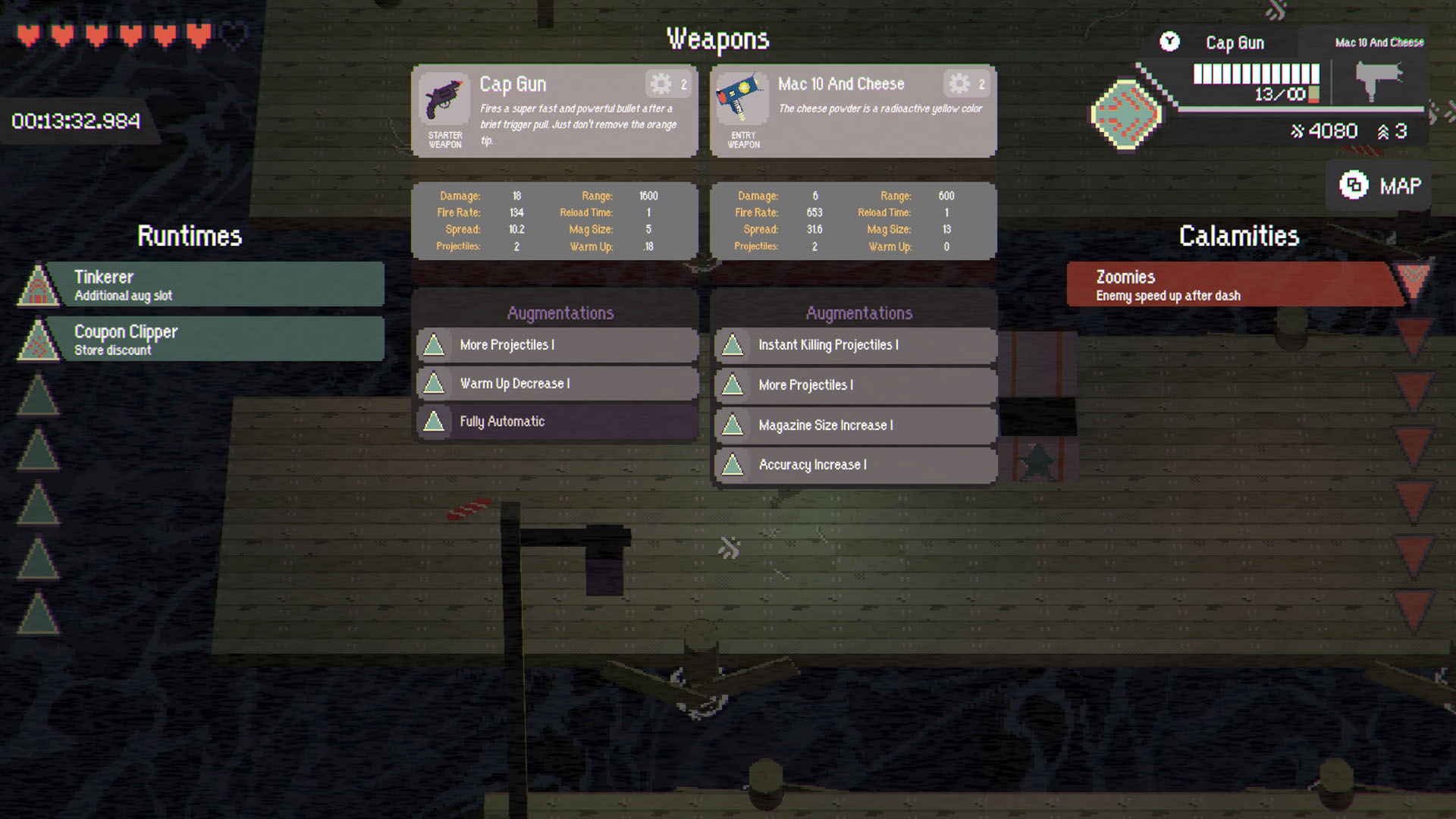Select the Mac-10 silhouette in the HUD
Image resolution: width=1456 pixels, height=819 pixels.
click(x=1379, y=80)
